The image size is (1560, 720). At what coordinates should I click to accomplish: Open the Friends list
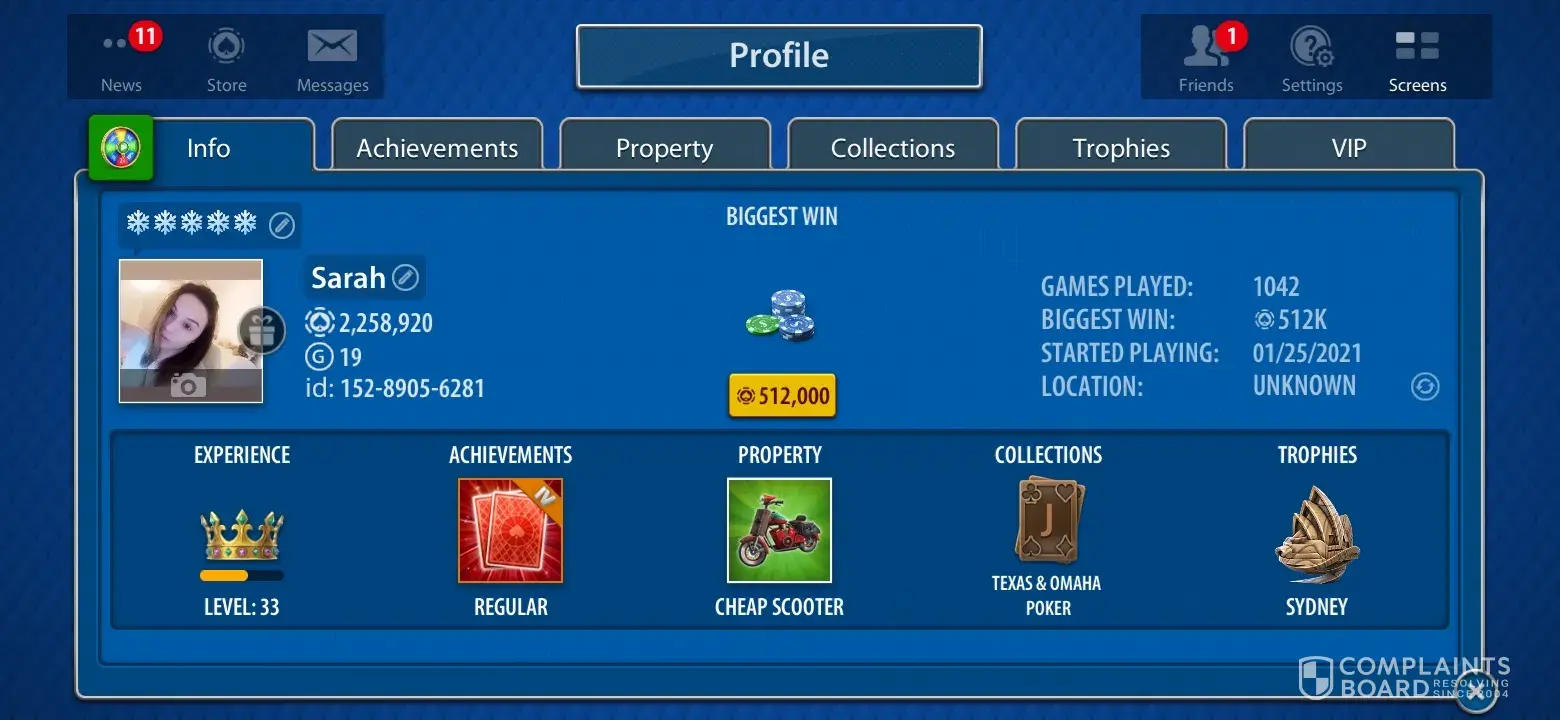point(1206,57)
